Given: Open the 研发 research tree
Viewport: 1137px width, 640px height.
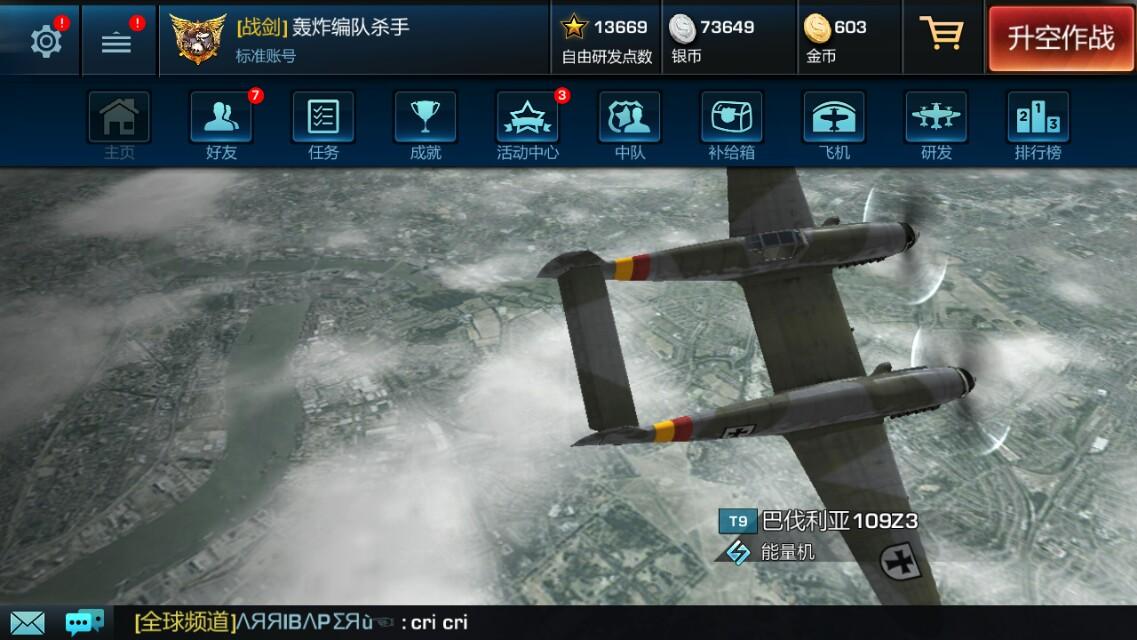Looking at the screenshot, I should point(936,125).
